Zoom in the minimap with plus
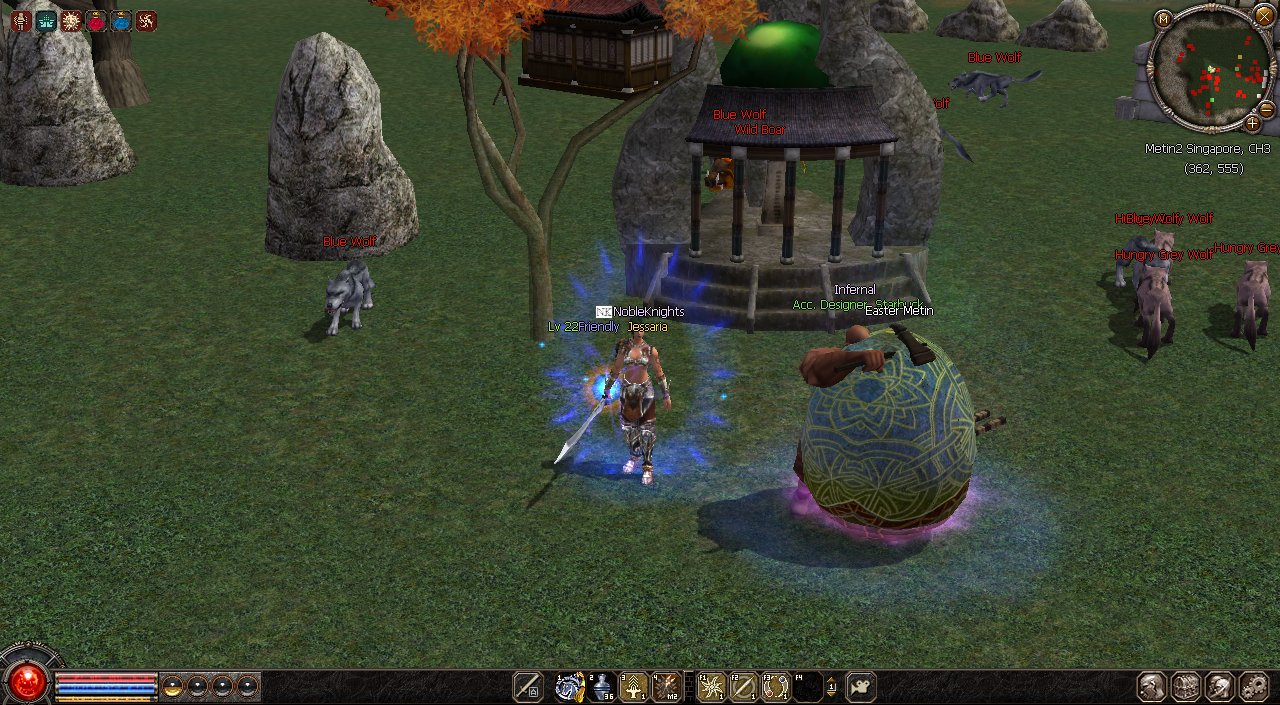The width and height of the screenshot is (1280, 705). click(x=1252, y=124)
